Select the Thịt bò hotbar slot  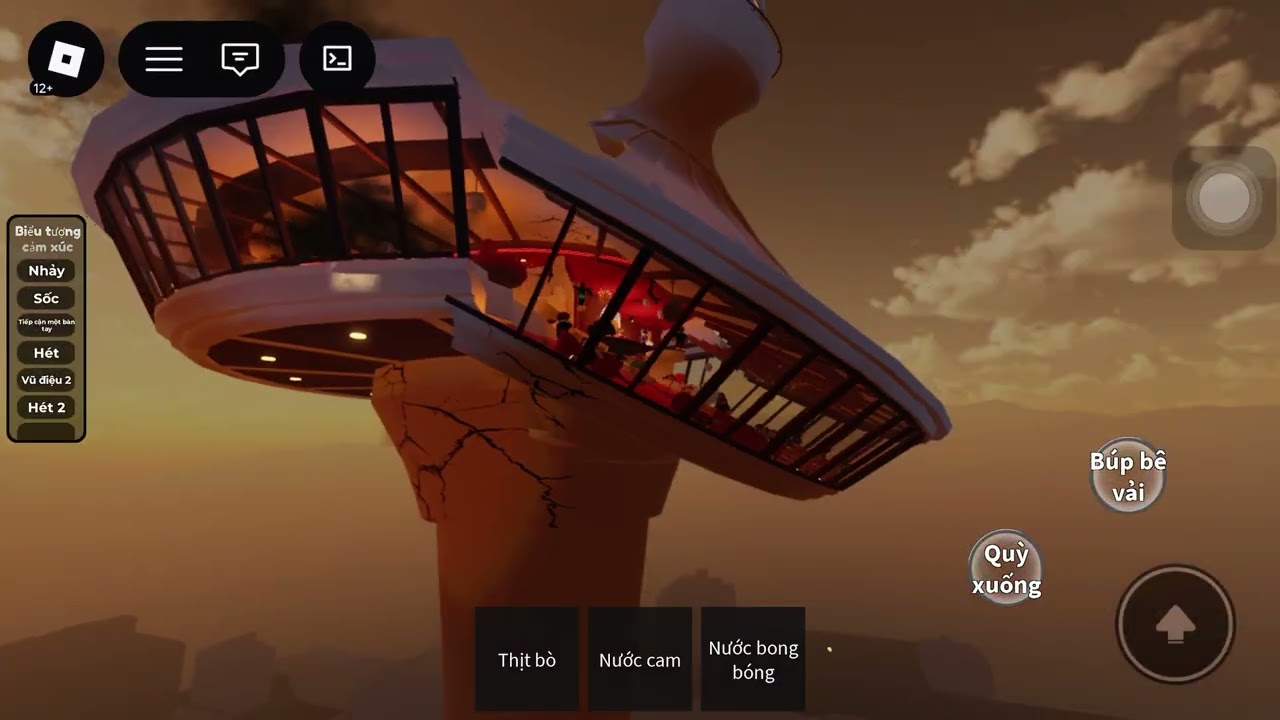(527, 659)
